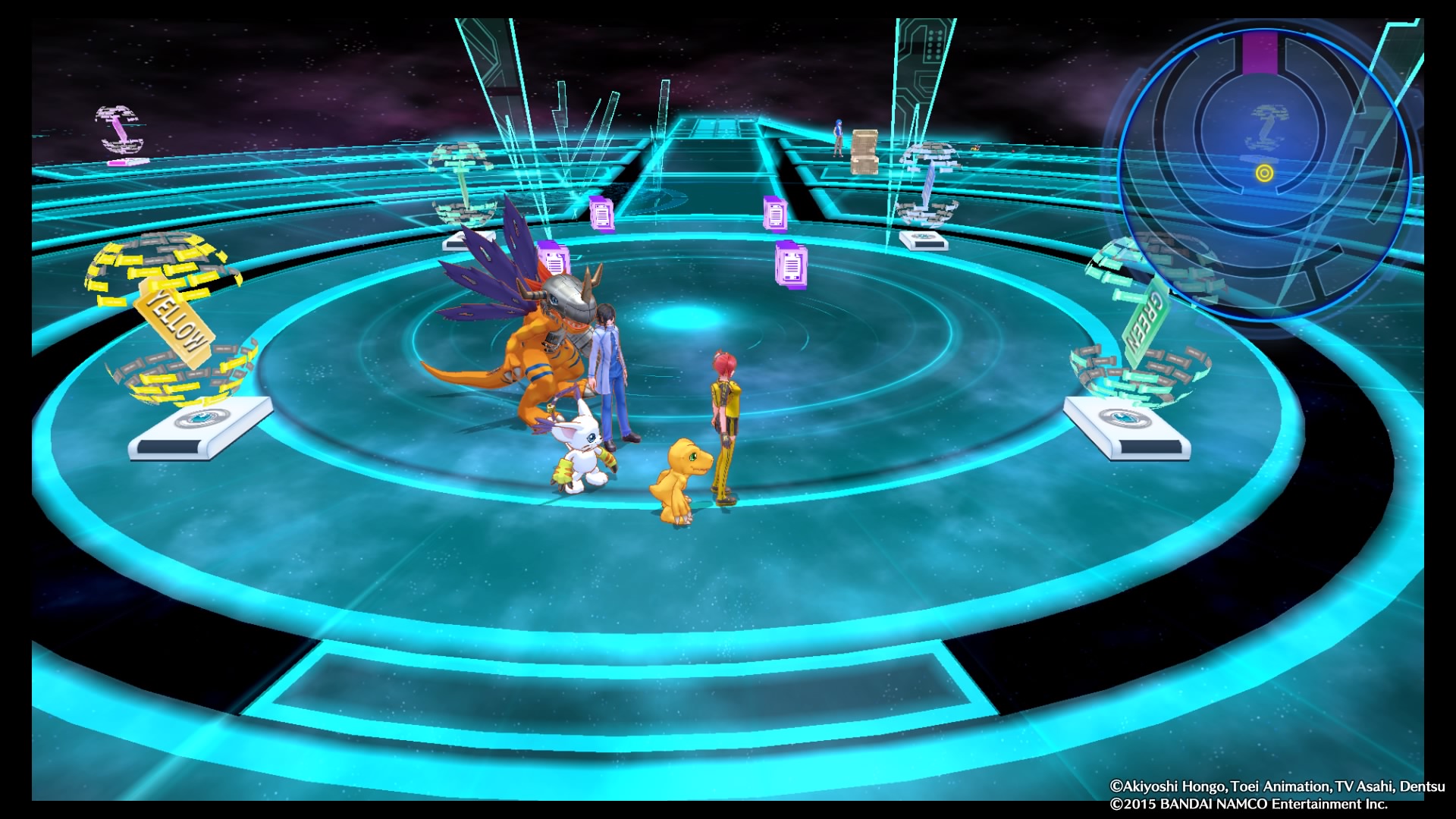Viewport: 1456px width, 819px height.
Task: Select the yellow player marker on minimap
Action: (1264, 174)
